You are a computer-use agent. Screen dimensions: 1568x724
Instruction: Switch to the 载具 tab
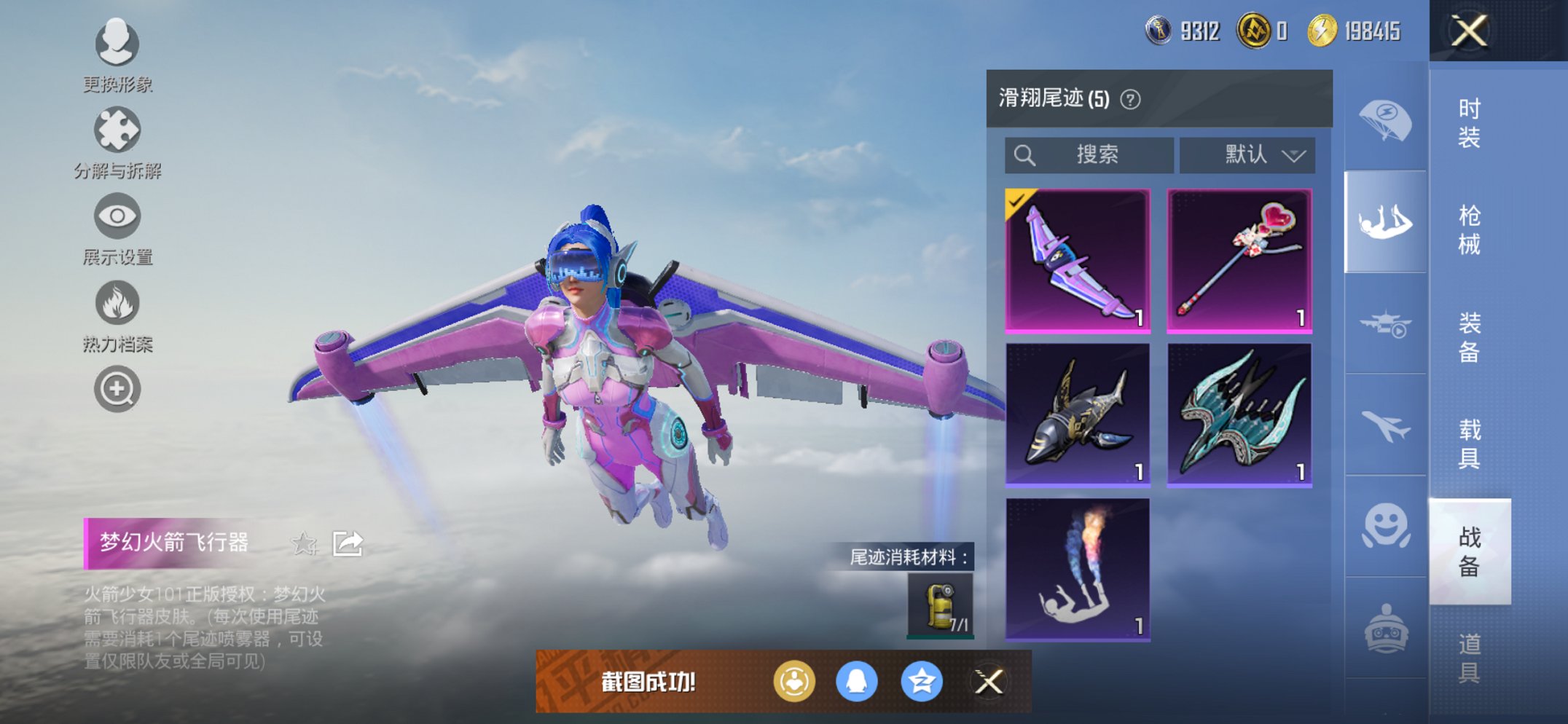1468,443
